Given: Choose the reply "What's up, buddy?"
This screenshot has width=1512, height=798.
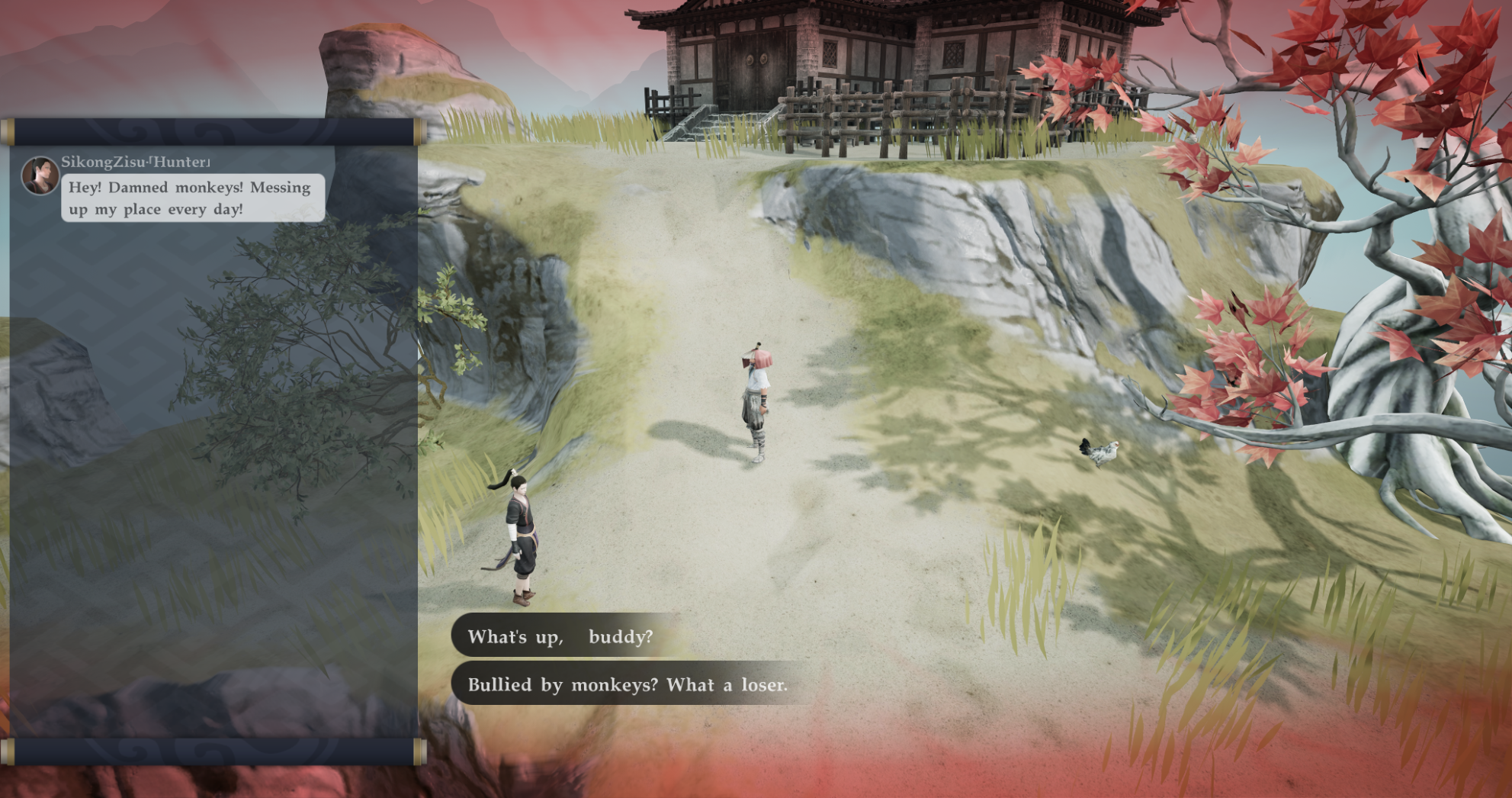Looking at the screenshot, I should point(560,636).
